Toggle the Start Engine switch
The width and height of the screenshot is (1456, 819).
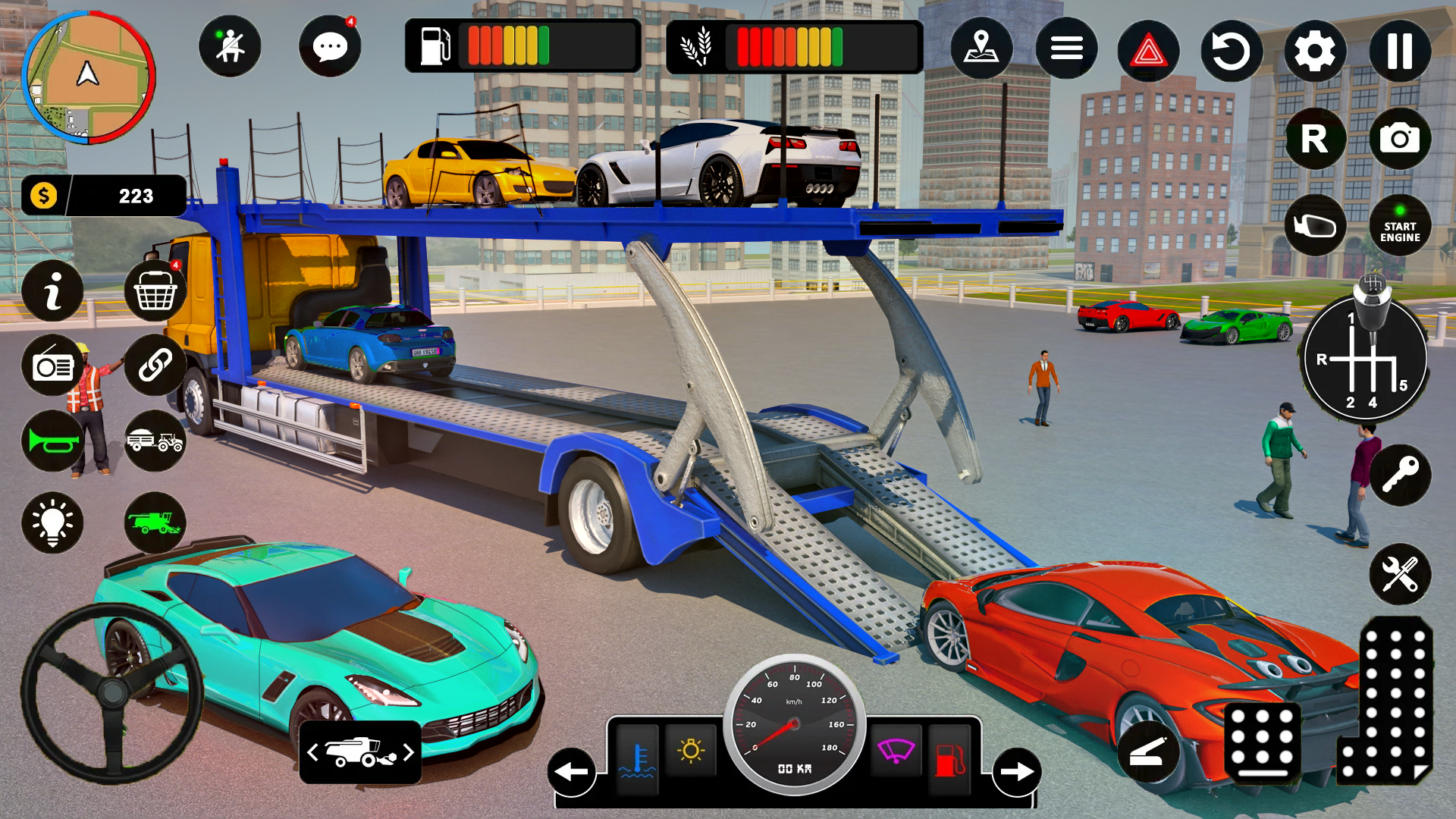1399,224
